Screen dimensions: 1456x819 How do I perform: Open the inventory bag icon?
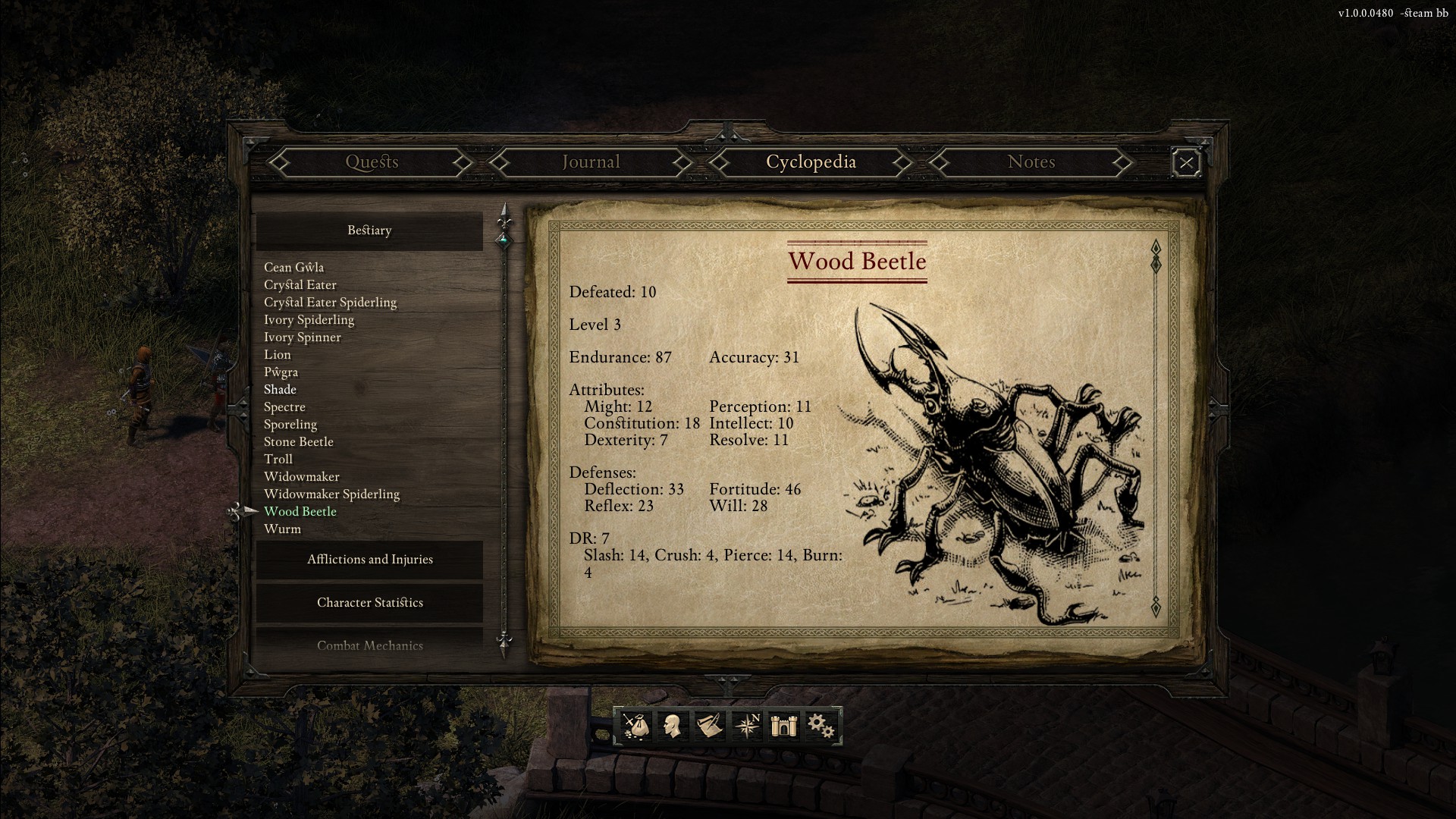pyautogui.click(x=635, y=726)
